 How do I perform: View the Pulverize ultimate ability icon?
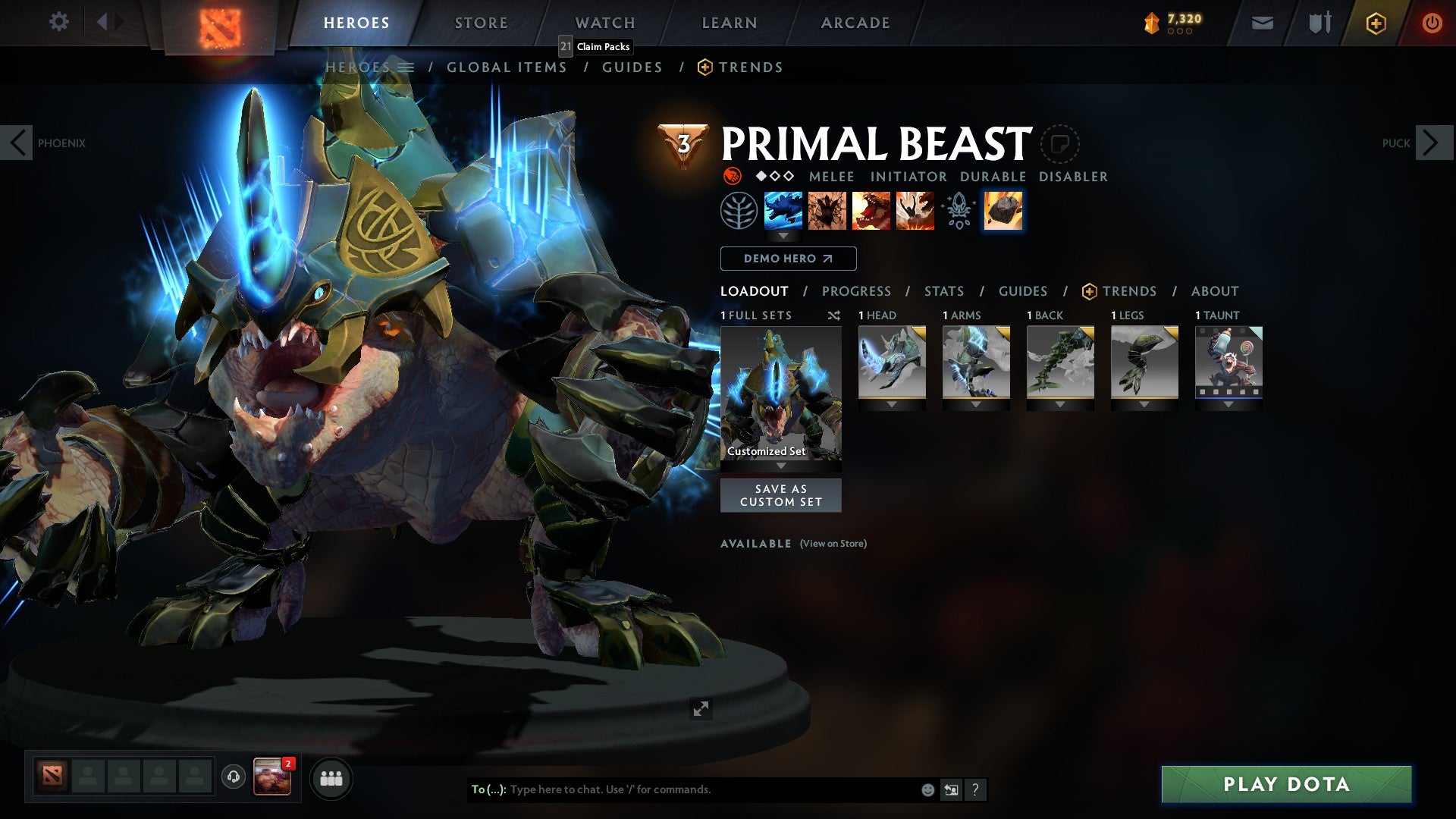click(x=915, y=211)
